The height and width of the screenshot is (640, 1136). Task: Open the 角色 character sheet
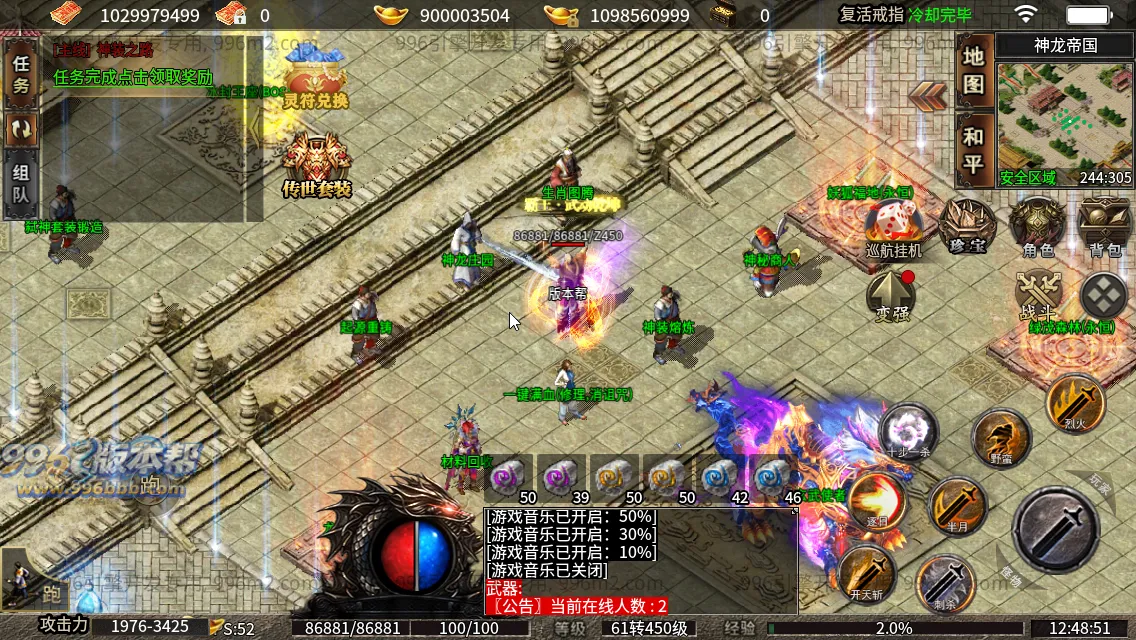click(1037, 226)
